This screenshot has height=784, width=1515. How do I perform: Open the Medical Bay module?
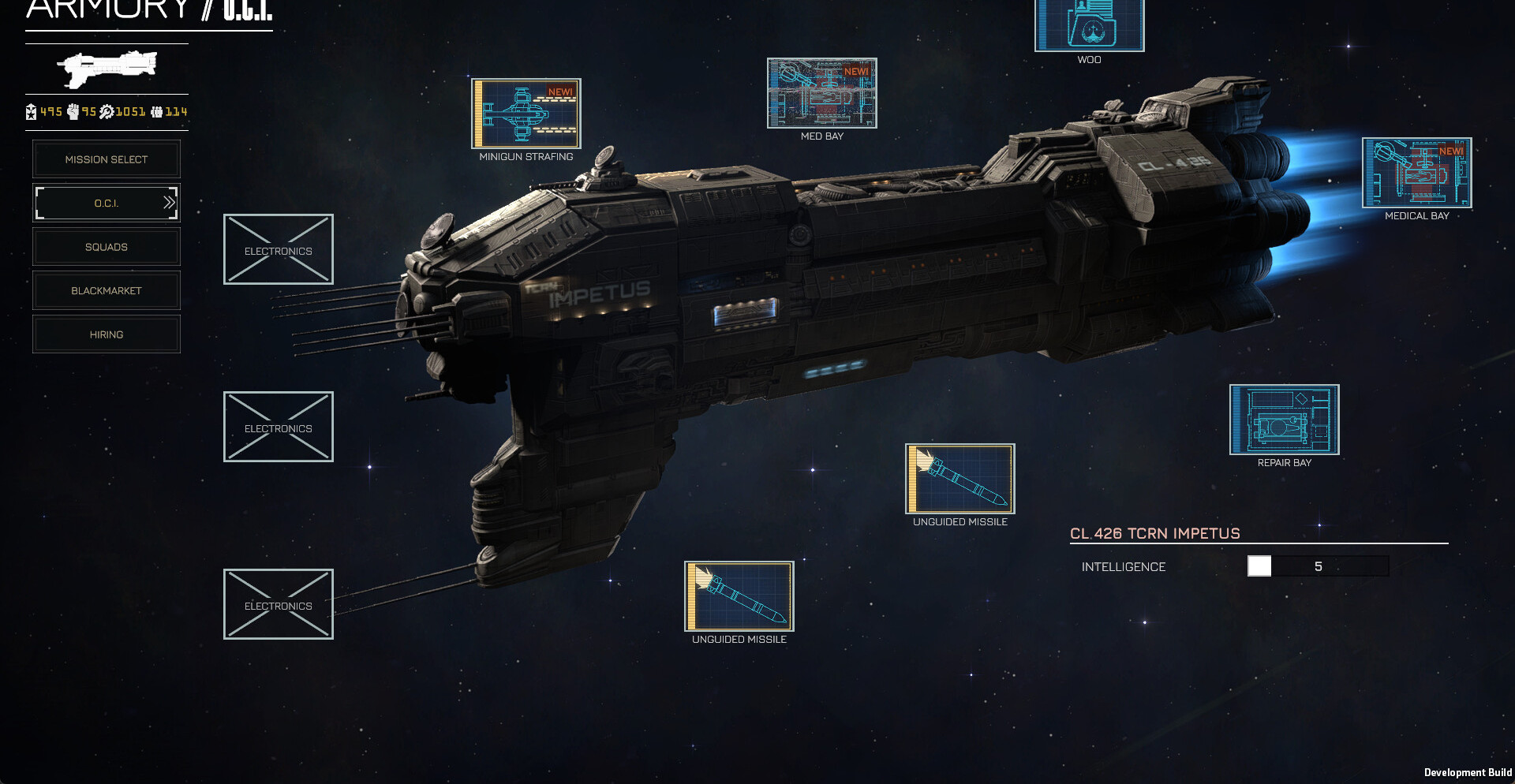[1416, 173]
